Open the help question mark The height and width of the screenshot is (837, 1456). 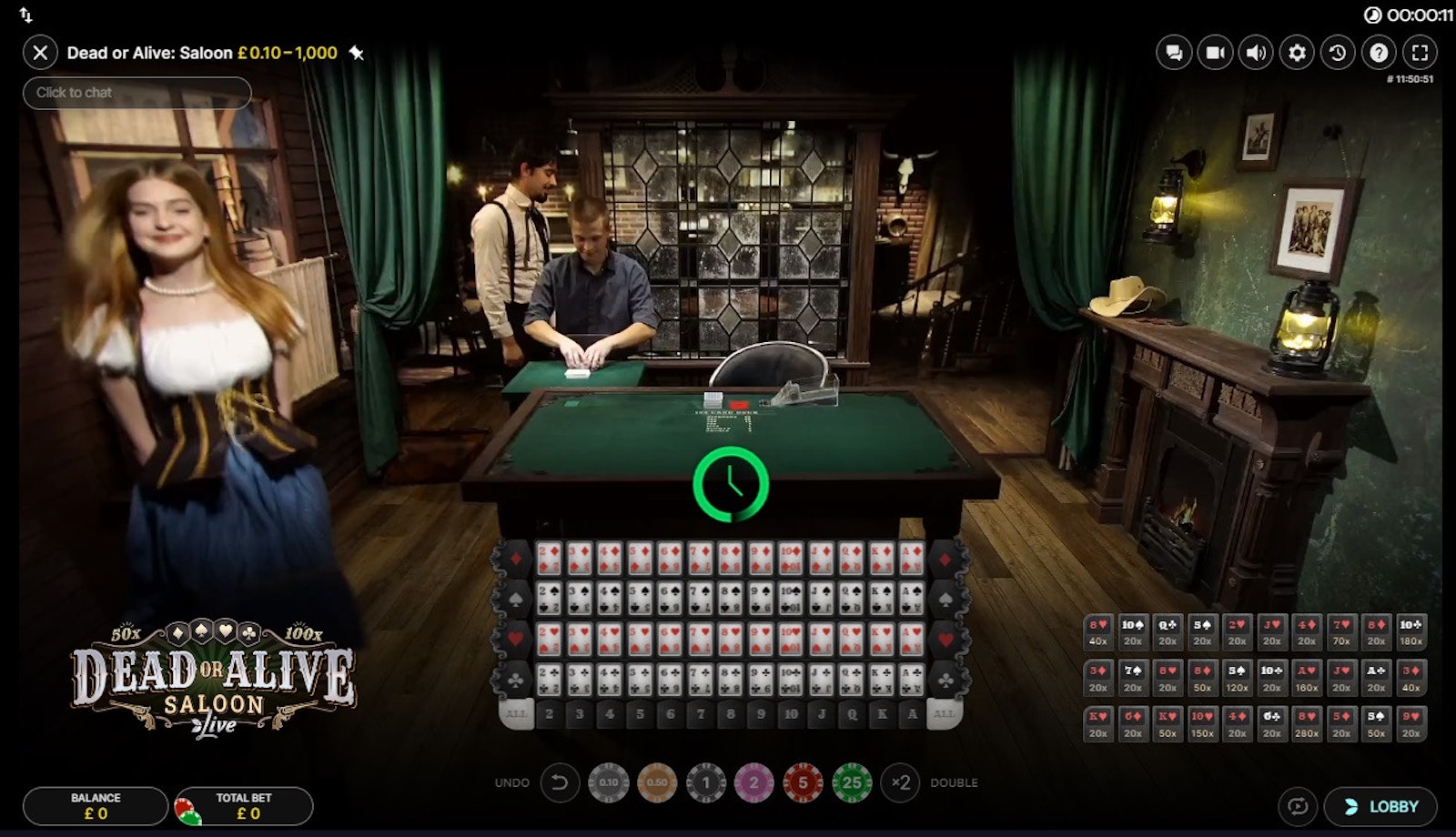(x=1379, y=53)
